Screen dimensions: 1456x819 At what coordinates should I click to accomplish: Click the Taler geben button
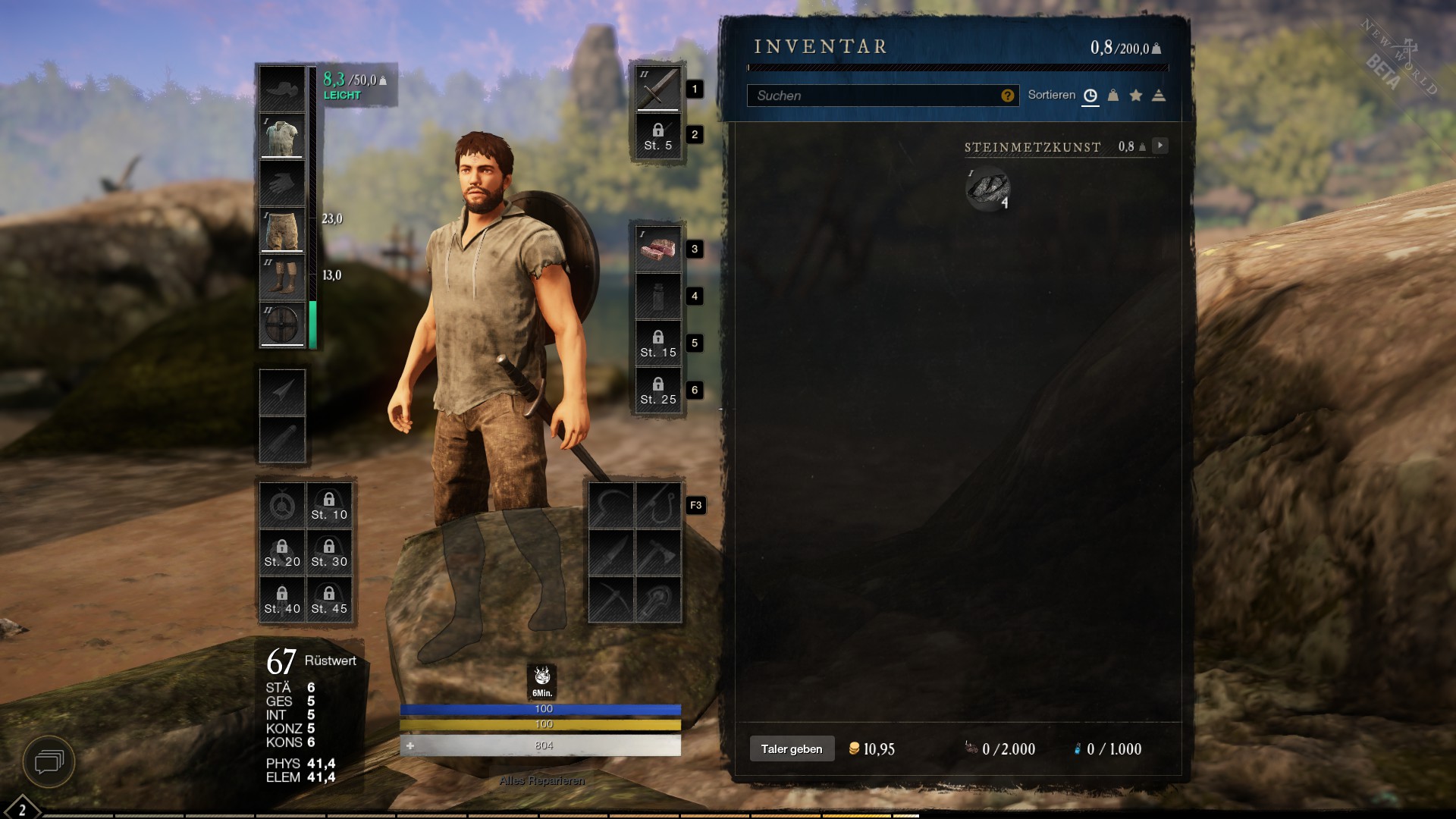coord(792,749)
